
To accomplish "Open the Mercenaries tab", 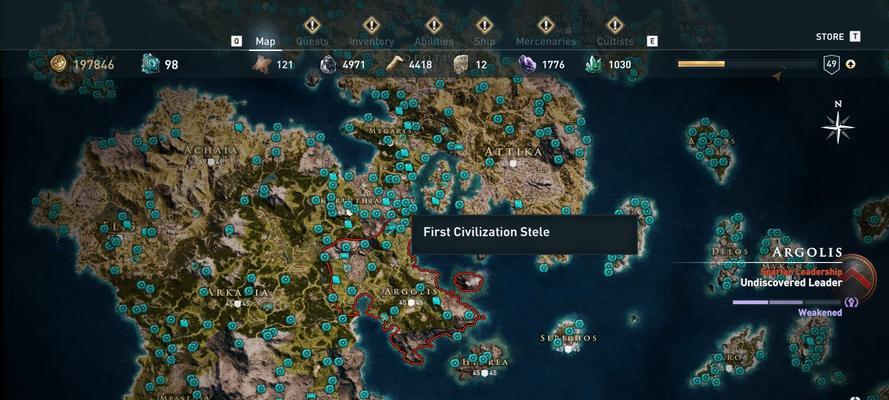I will 545,41.
